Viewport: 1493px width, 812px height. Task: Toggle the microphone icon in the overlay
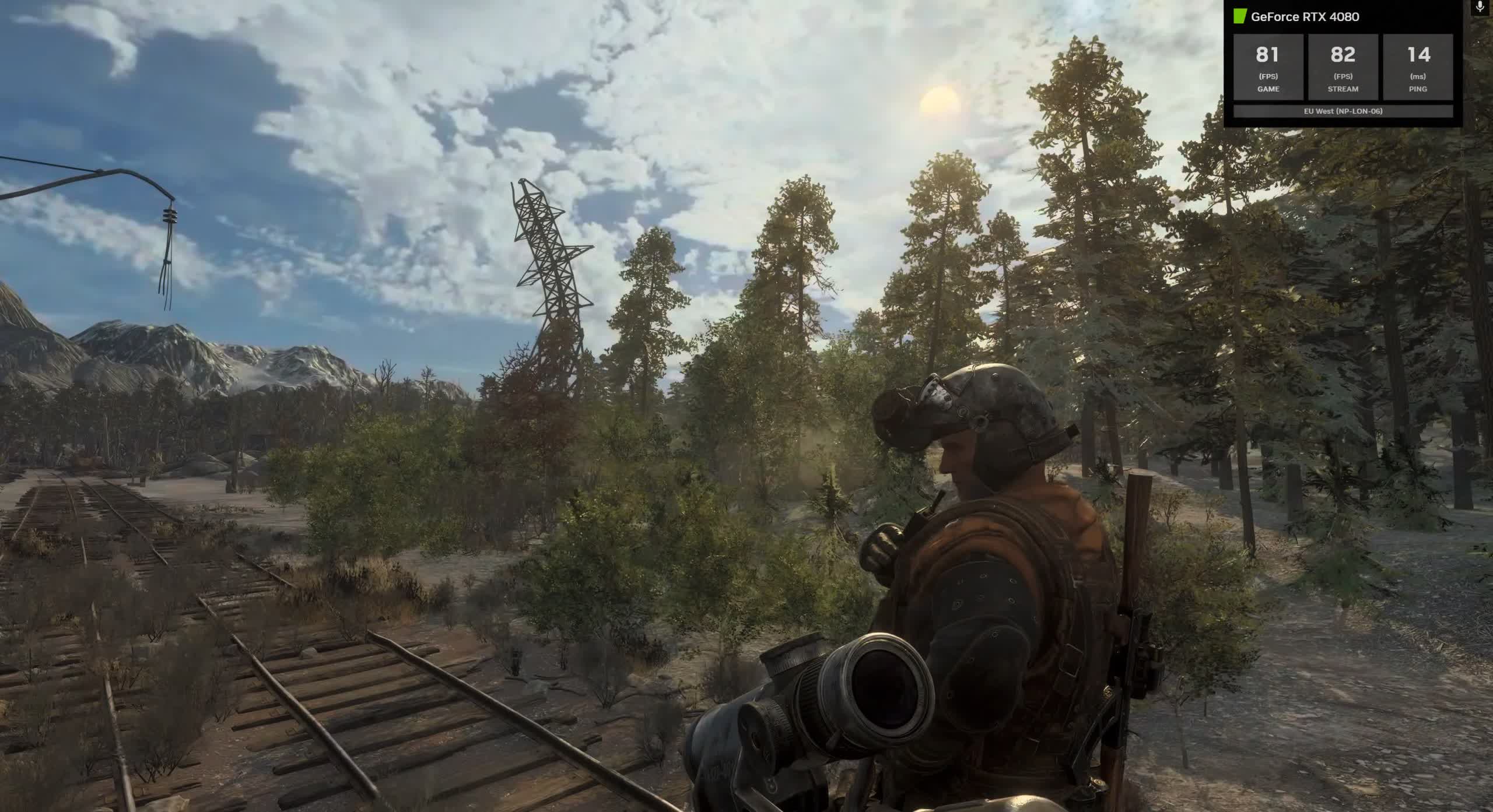[1481, 7]
